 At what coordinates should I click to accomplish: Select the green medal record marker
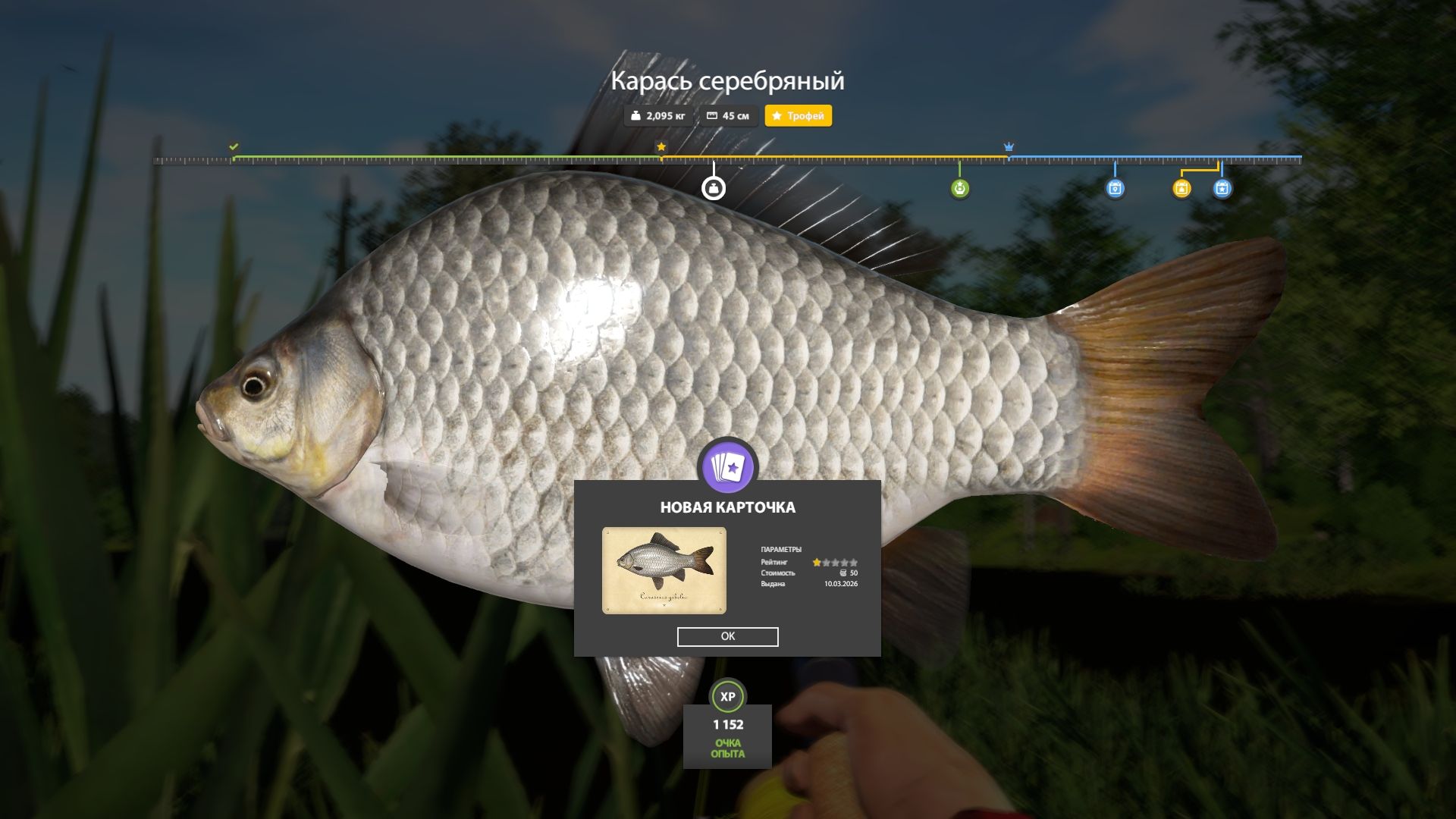click(959, 188)
